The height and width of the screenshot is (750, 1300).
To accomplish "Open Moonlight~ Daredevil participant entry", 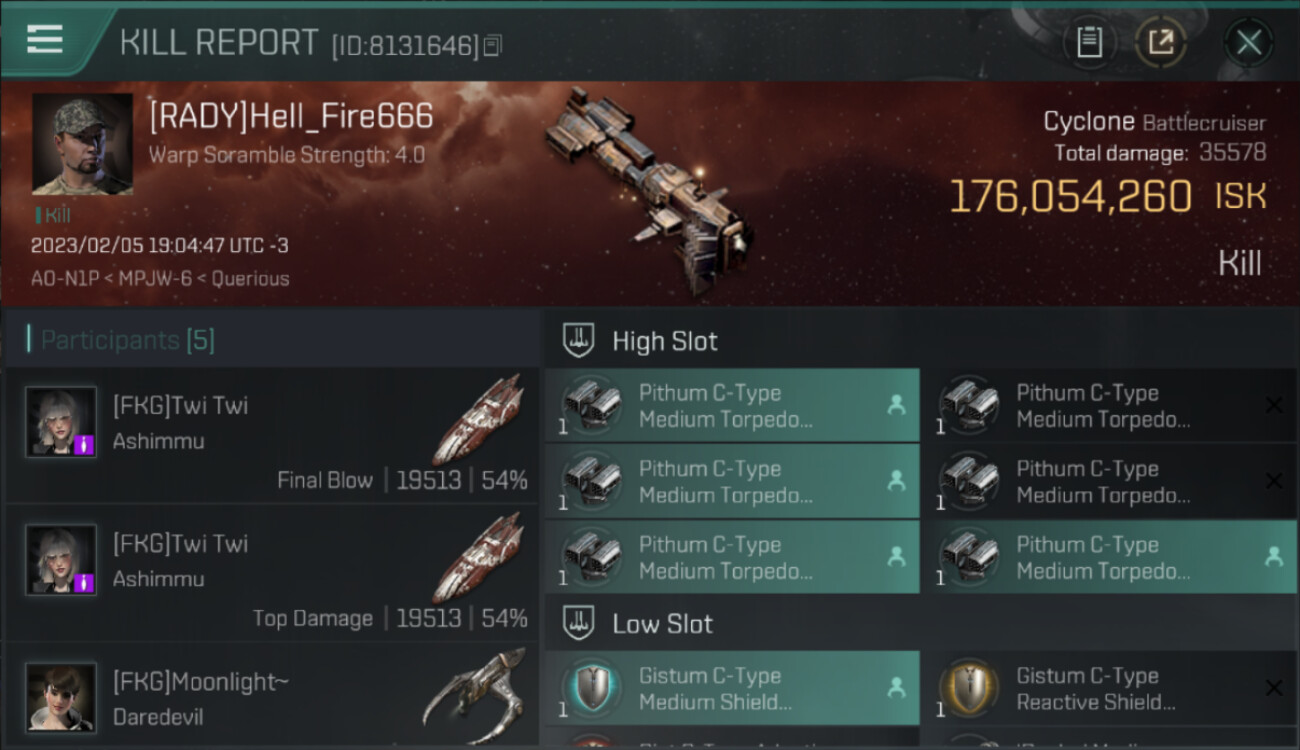I will 272,695.
